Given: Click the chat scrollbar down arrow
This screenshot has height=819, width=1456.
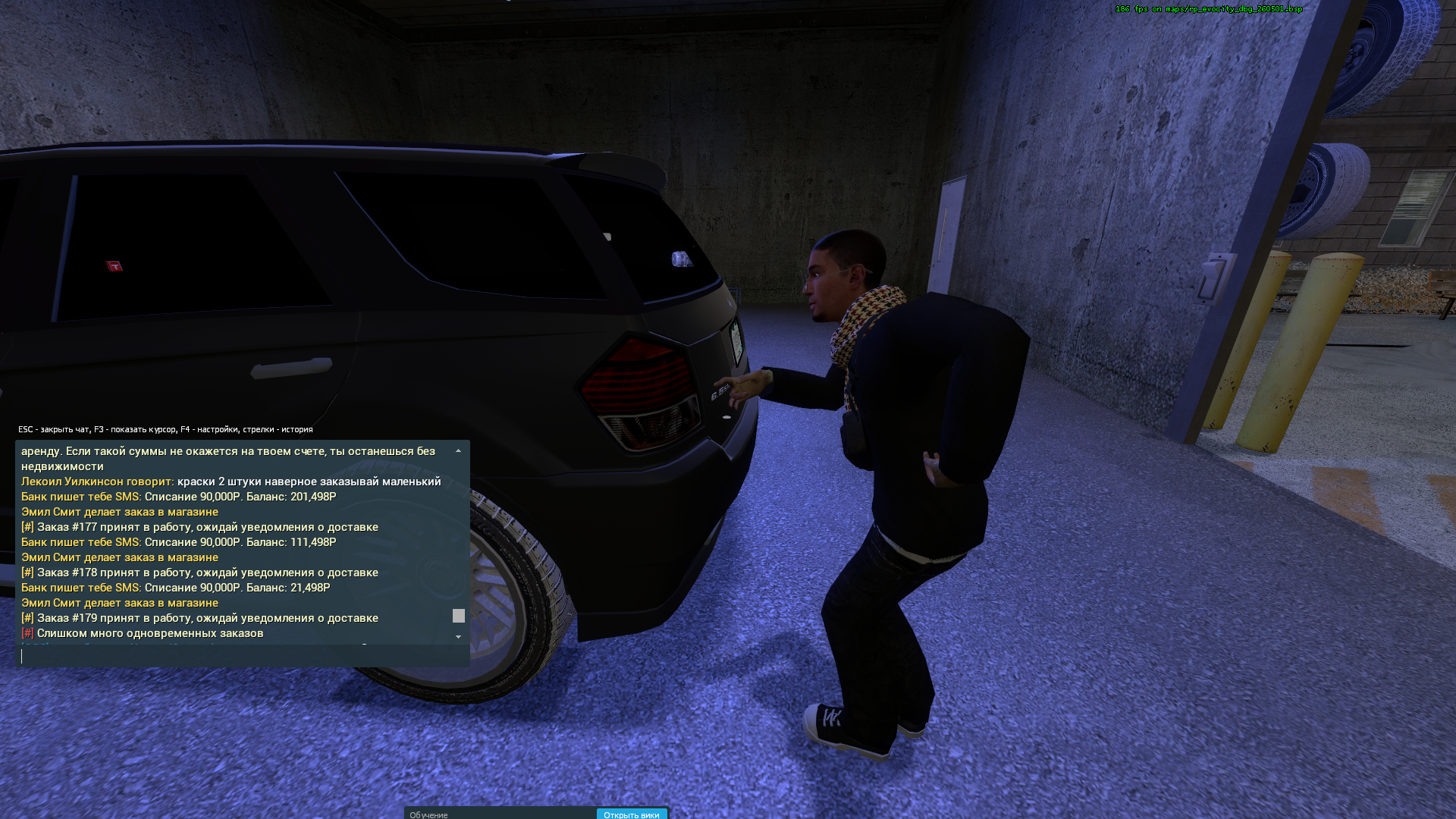Looking at the screenshot, I should [458, 637].
